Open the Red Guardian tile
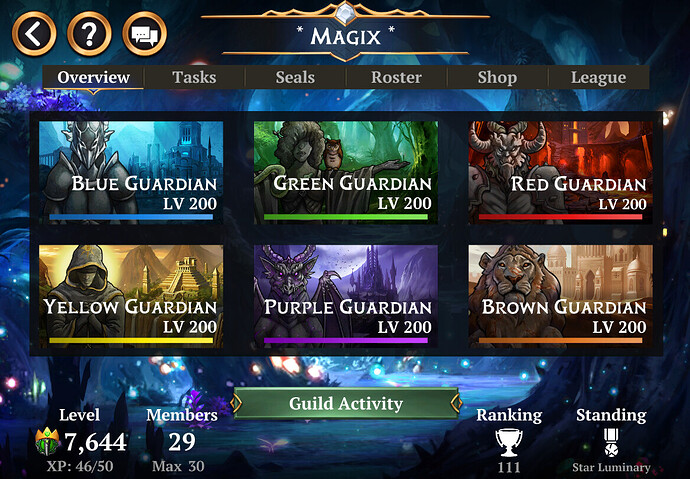 (560, 171)
